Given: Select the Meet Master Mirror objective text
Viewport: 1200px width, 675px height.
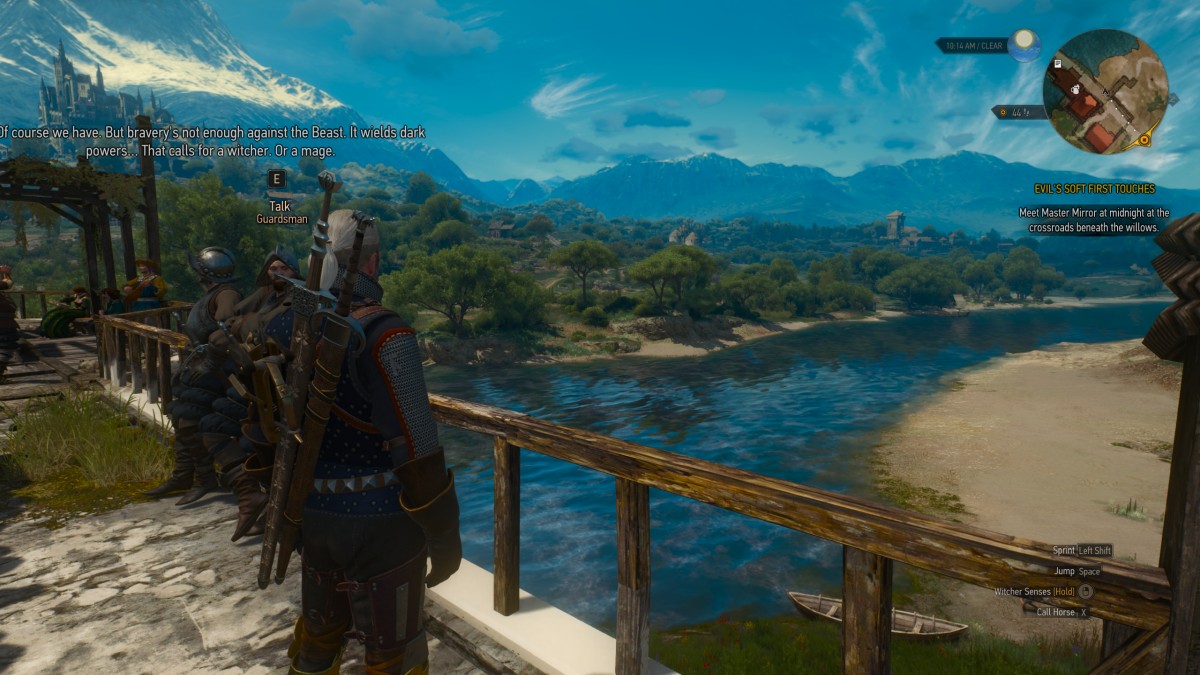Looking at the screenshot, I should [x=1094, y=220].
